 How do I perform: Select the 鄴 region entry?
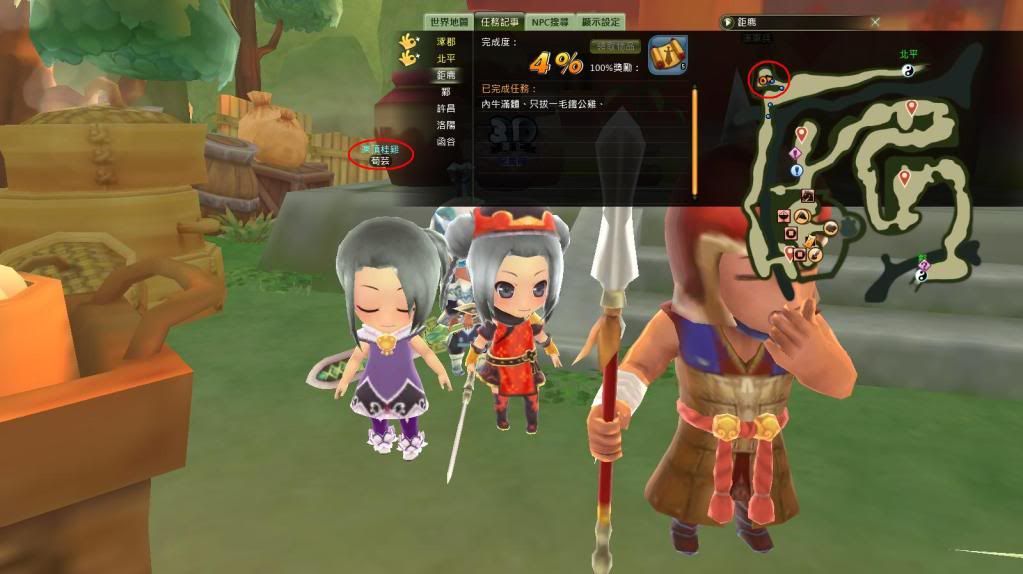coord(446,92)
